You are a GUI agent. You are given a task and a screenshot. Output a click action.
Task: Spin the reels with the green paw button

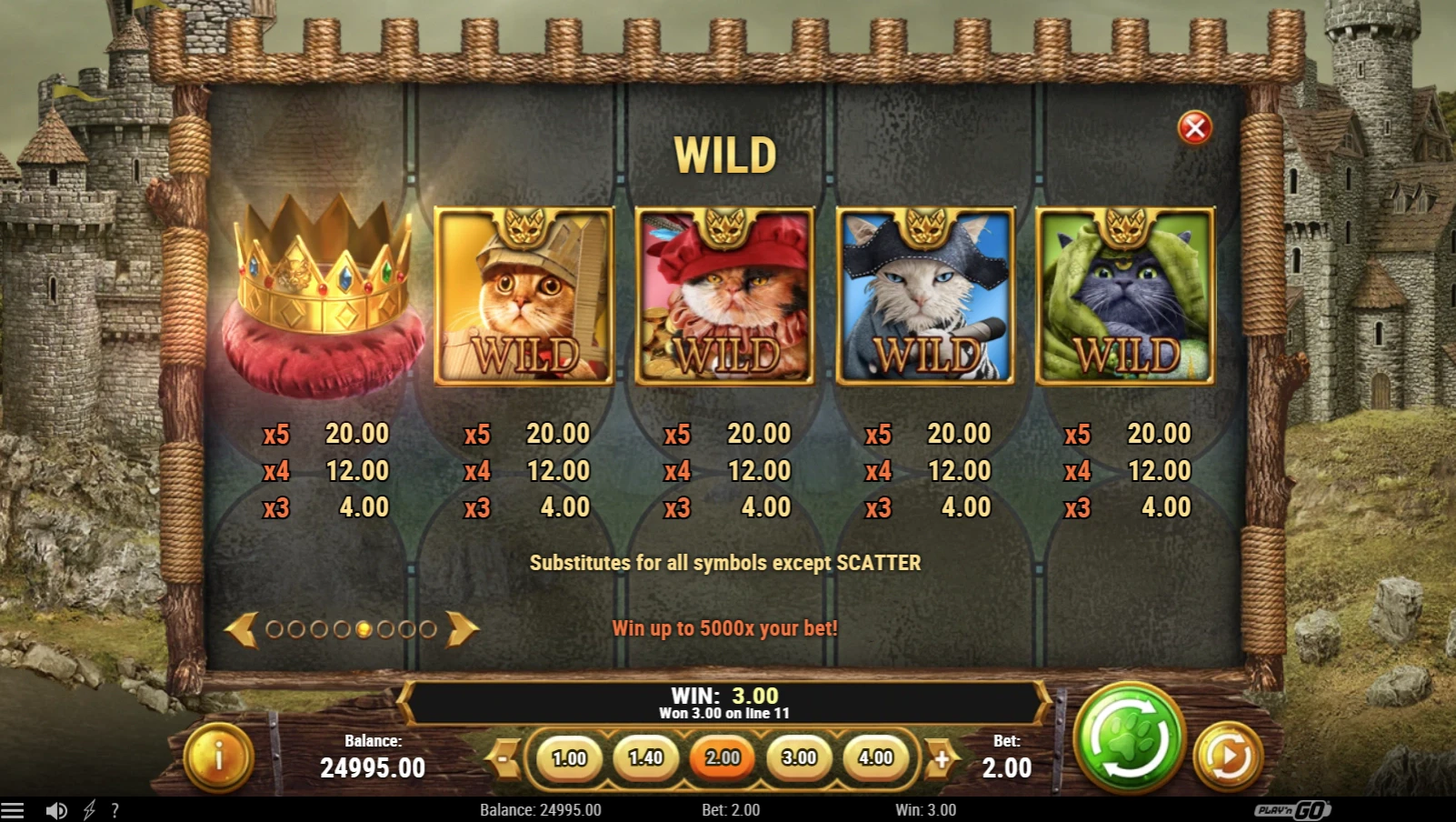pos(1129,737)
